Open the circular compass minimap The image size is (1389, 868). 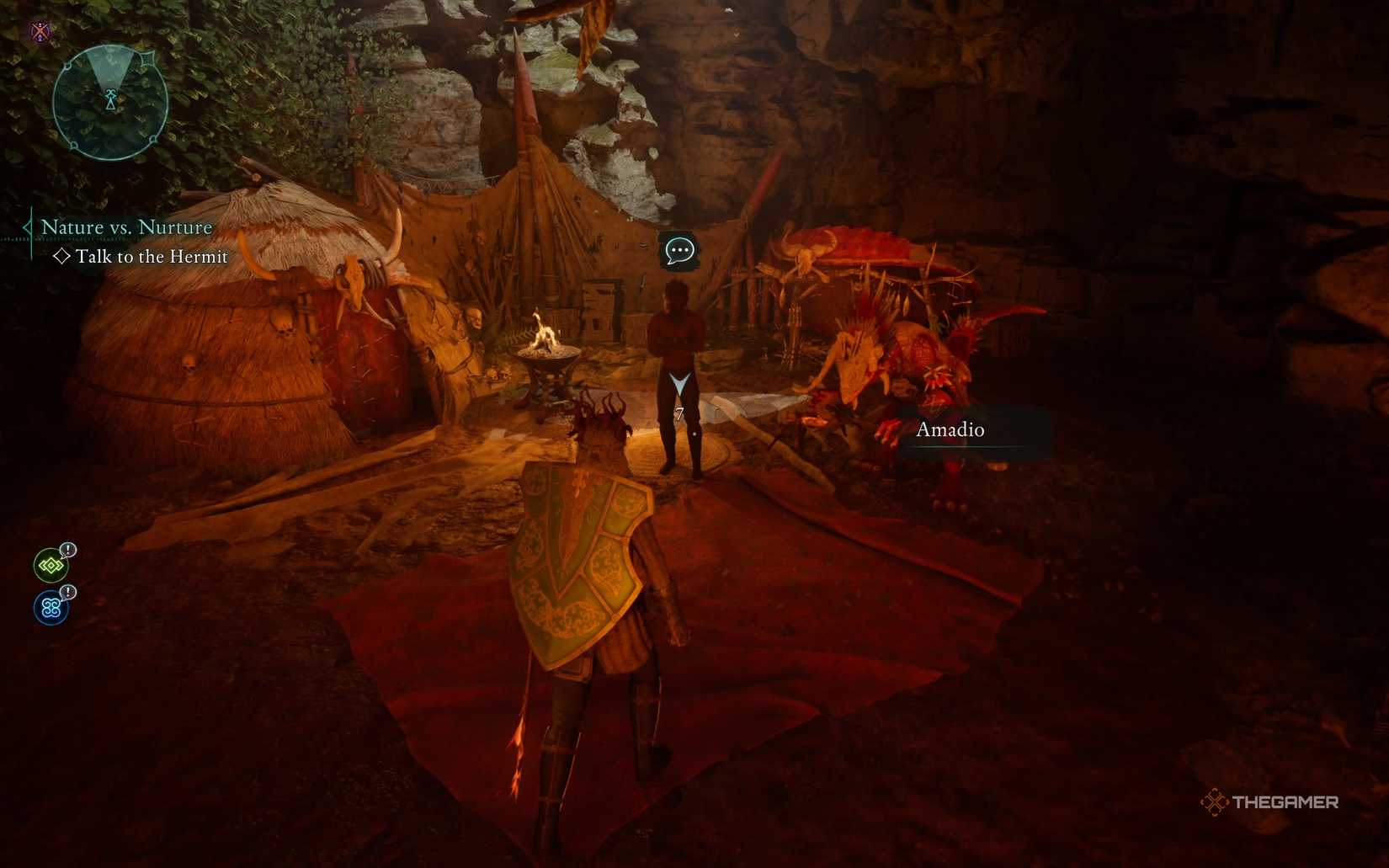point(110,102)
